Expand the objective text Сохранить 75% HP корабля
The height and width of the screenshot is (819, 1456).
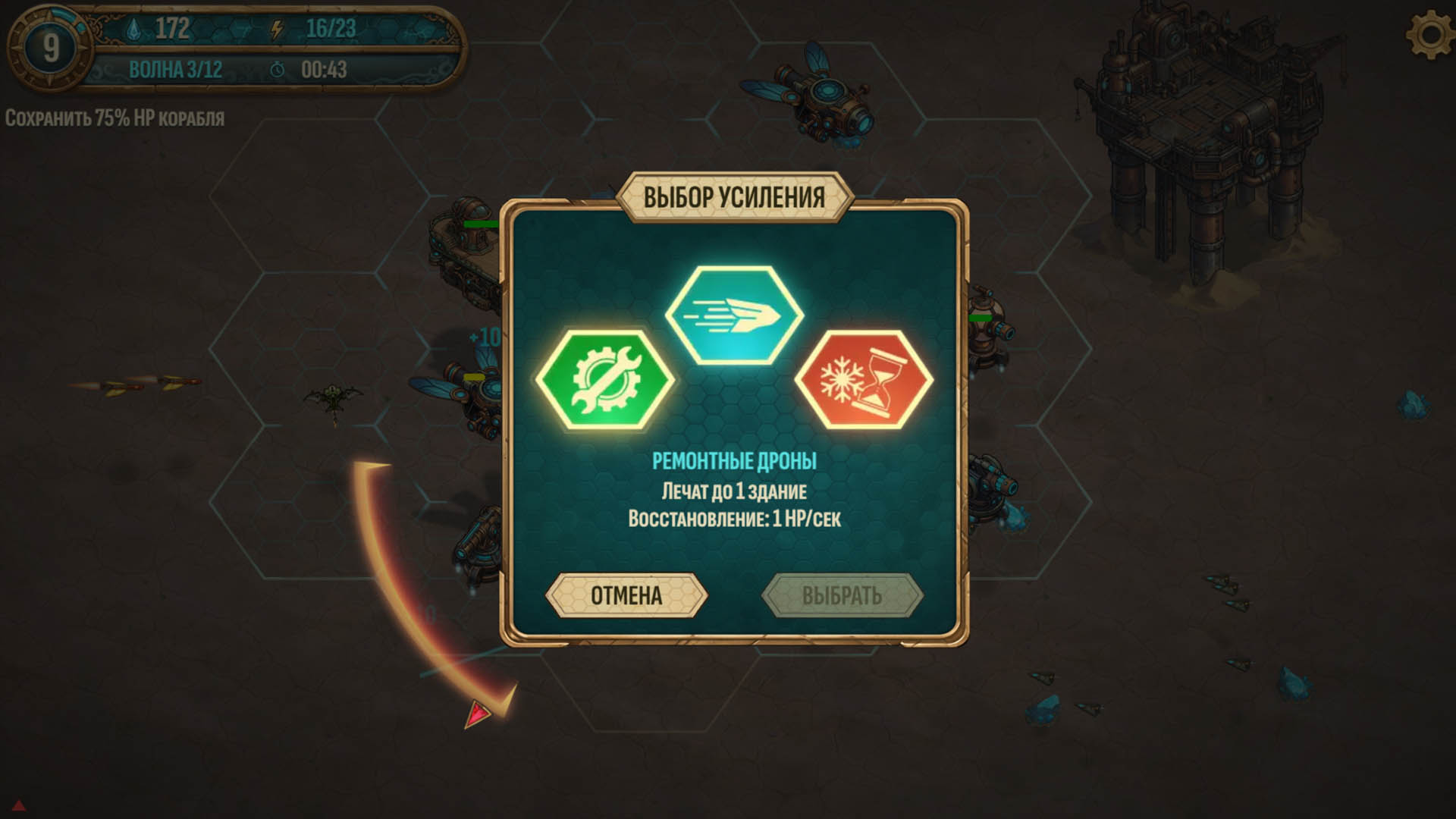pos(112,118)
